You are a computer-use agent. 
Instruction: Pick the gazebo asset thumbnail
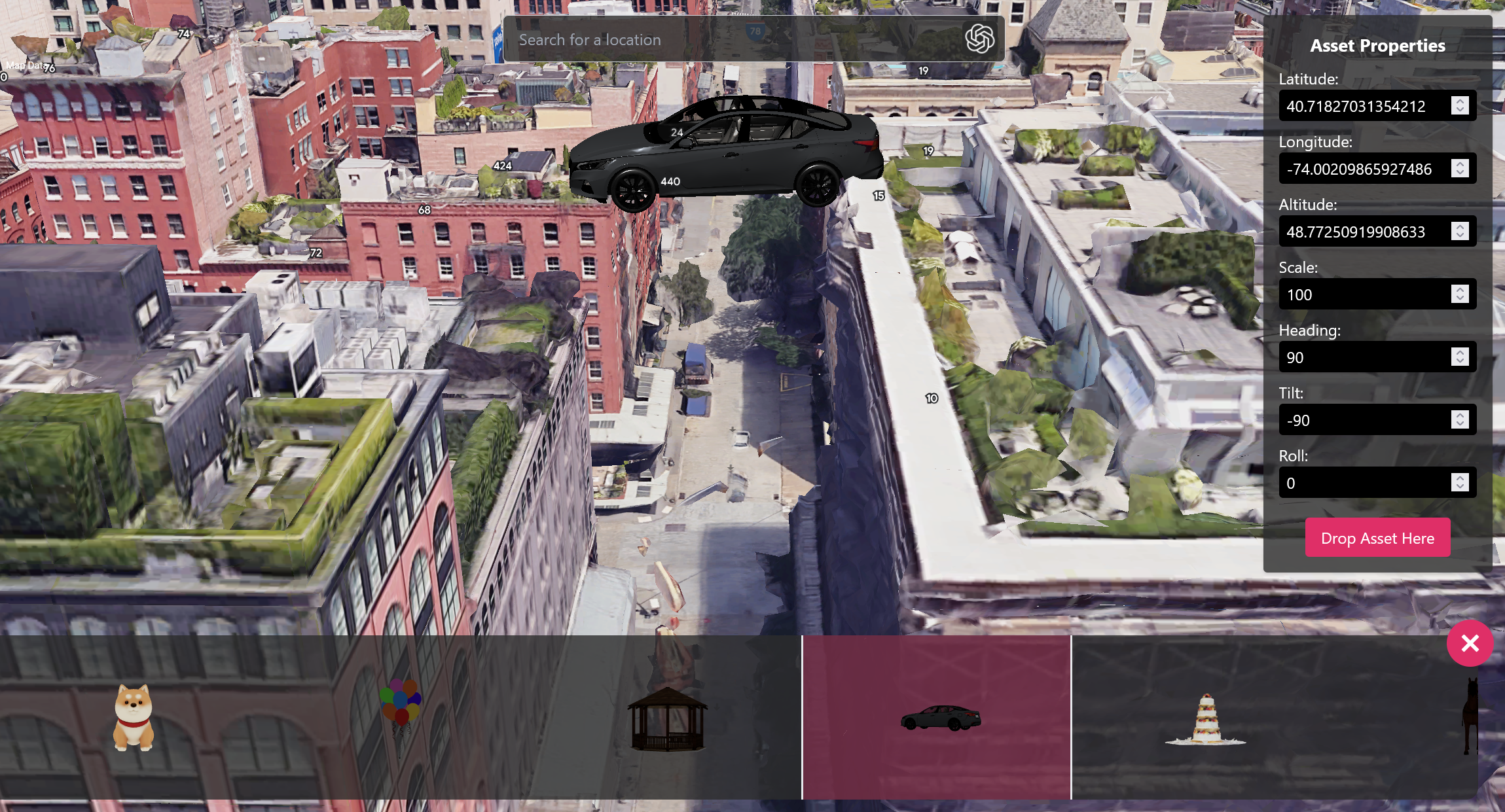tap(667, 718)
